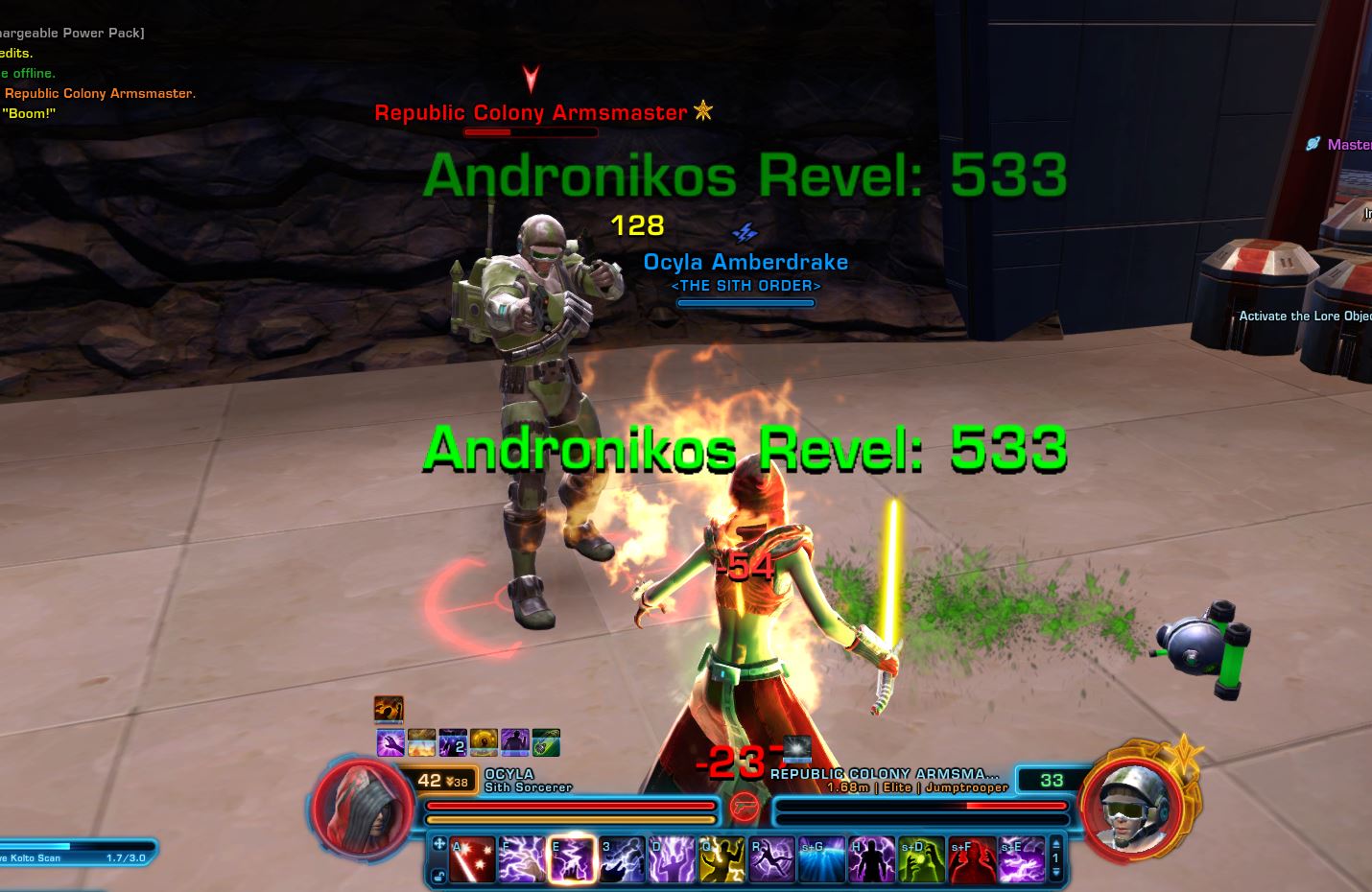Use the green glowing hands ability

pyautogui.click(x=922, y=858)
